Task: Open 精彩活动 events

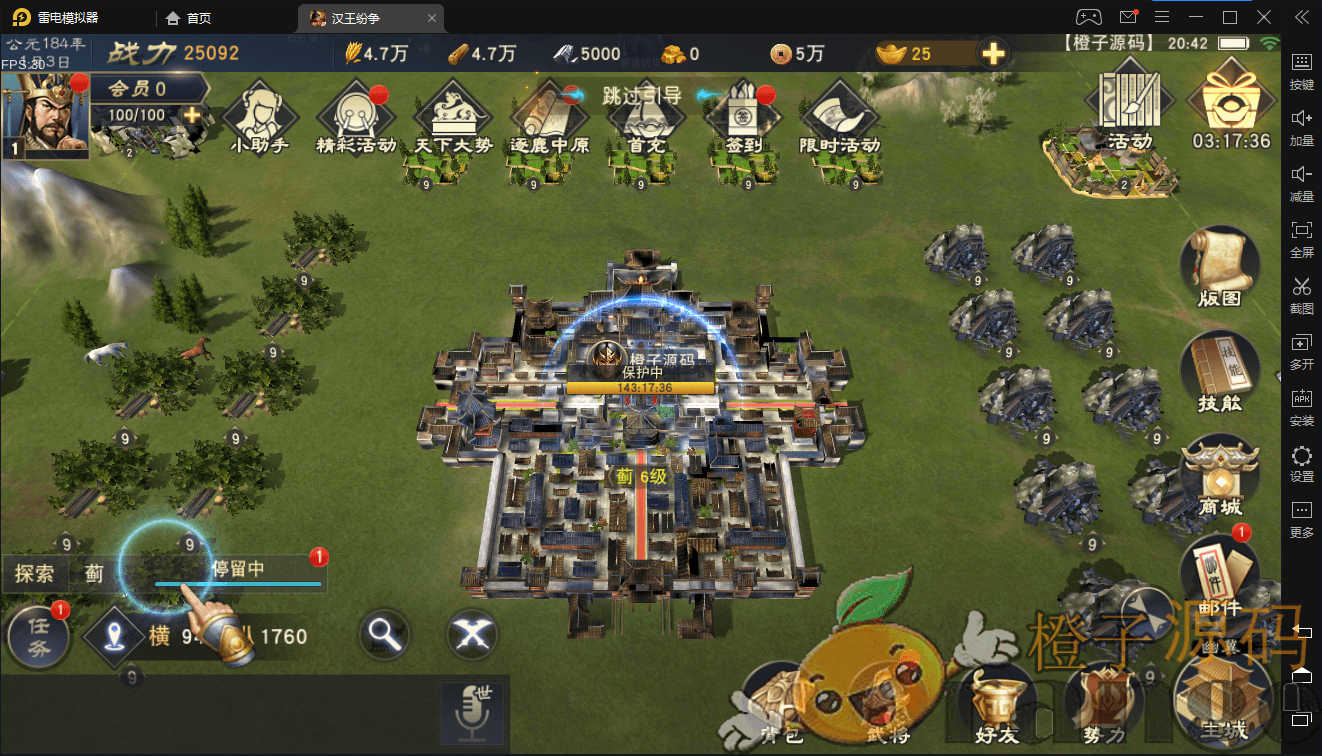Action: [x=355, y=114]
